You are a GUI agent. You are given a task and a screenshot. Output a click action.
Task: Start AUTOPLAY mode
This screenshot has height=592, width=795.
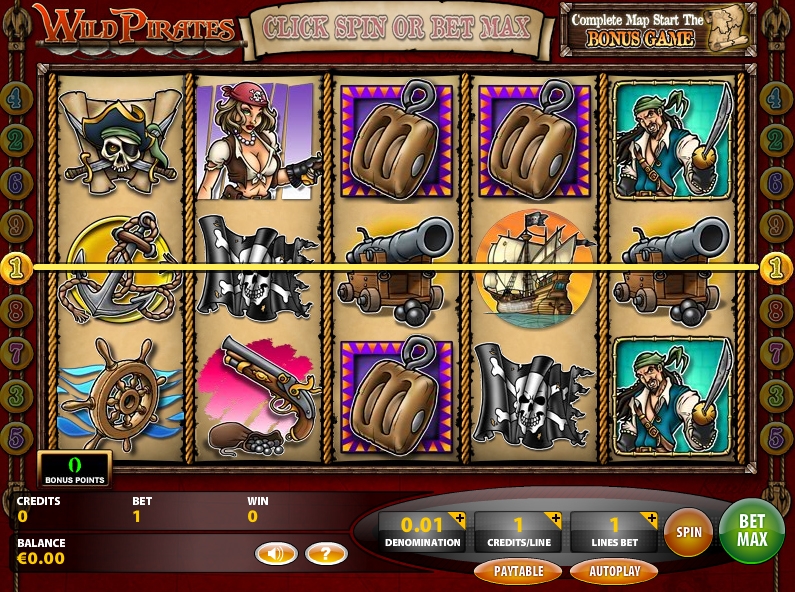click(x=613, y=571)
